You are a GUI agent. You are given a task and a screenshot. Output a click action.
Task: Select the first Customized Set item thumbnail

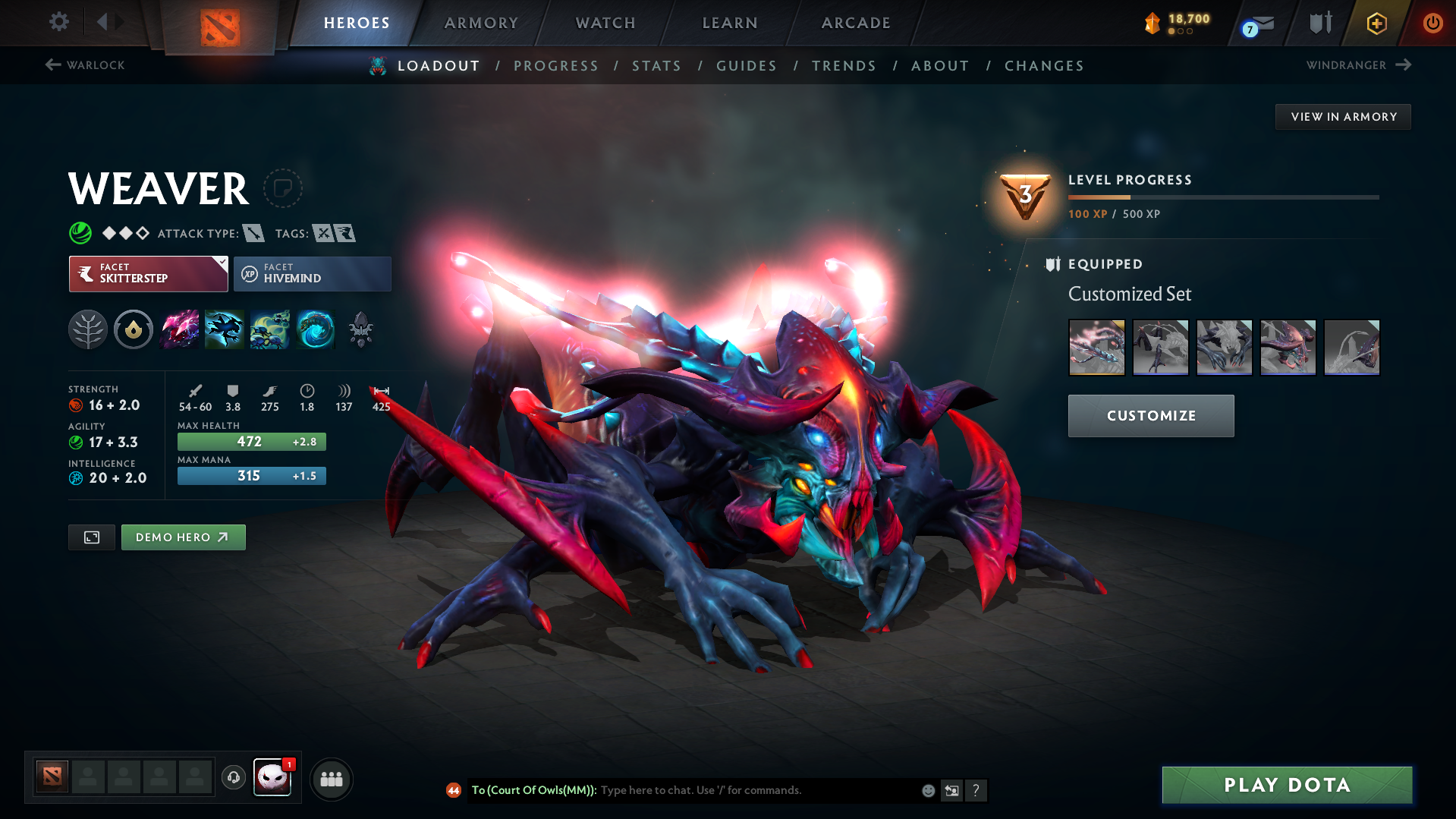tap(1096, 347)
